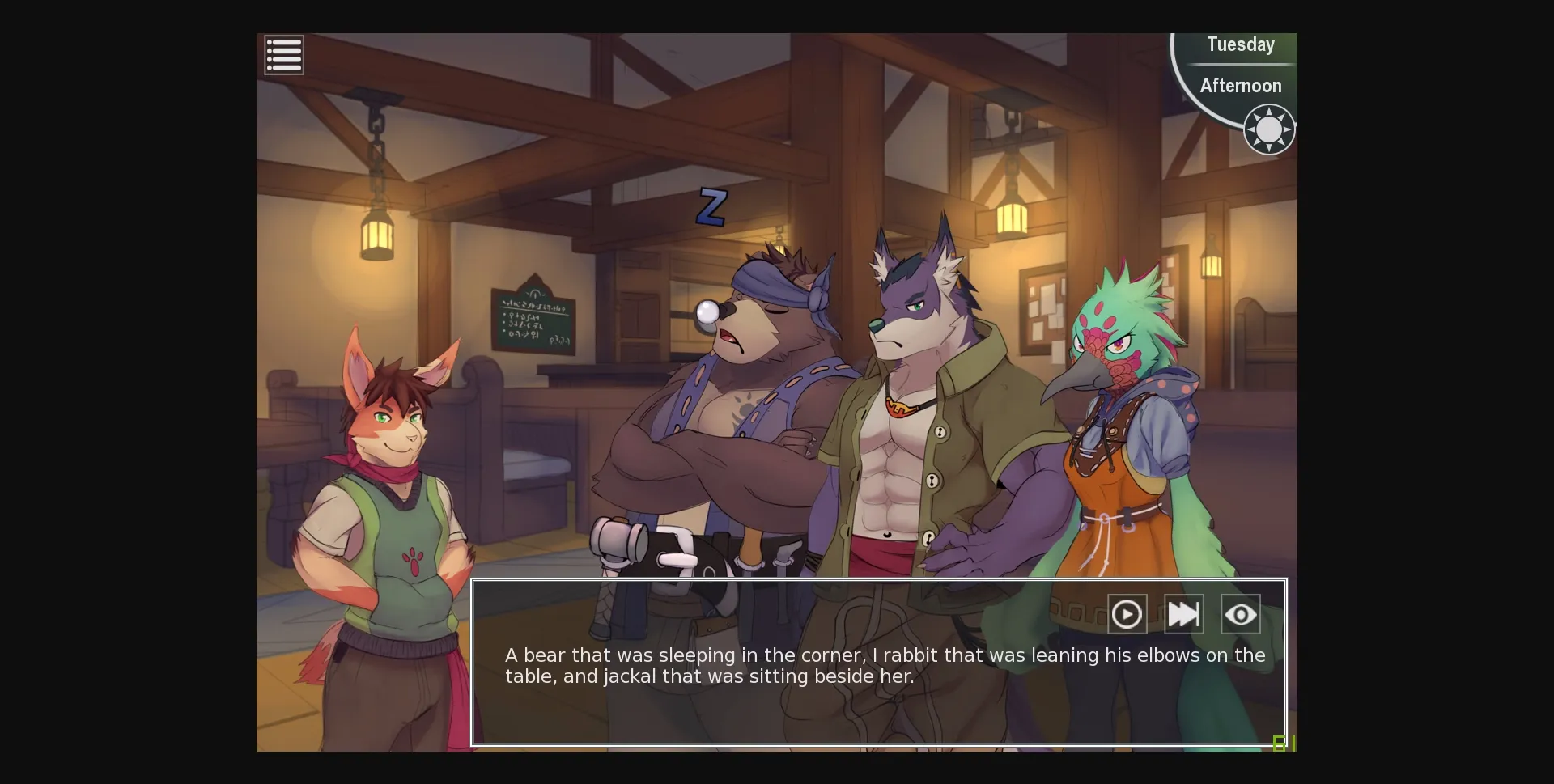Image resolution: width=1554 pixels, height=784 pixels.
Task: Click the Afternoon time label
Action: click(x=1240, y=85)
